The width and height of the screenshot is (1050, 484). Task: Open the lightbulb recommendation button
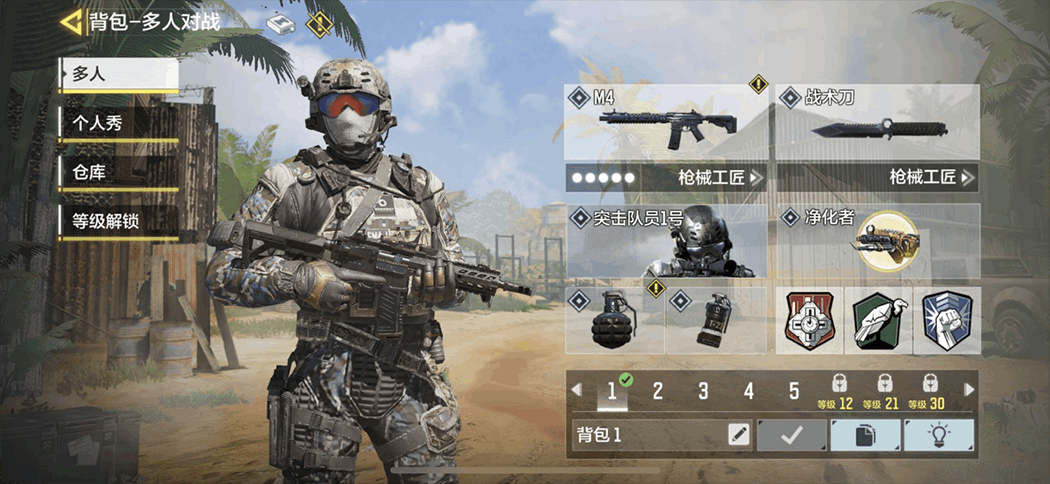[x=938, y=435]
